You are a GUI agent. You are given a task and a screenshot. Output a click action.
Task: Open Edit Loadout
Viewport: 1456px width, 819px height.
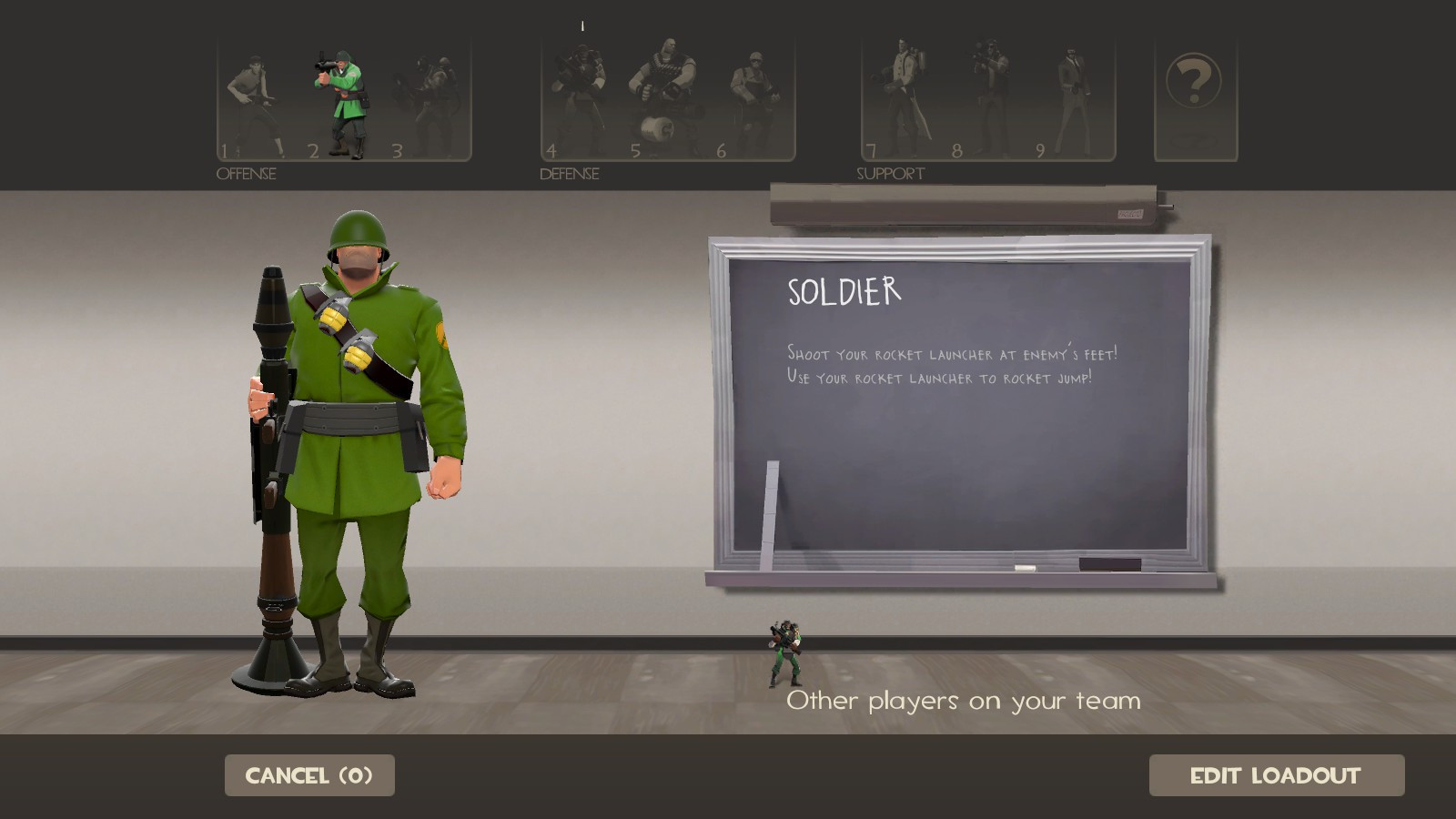pyautogui.click(x=1274, y=775)
